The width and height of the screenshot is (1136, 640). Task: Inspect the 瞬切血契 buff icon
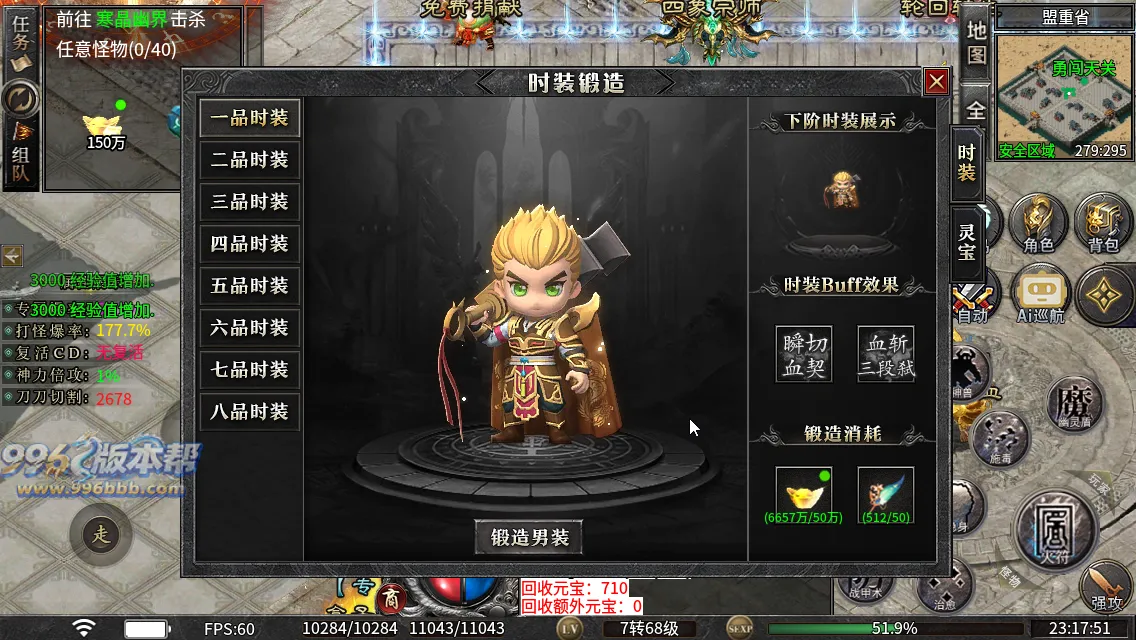804,354
